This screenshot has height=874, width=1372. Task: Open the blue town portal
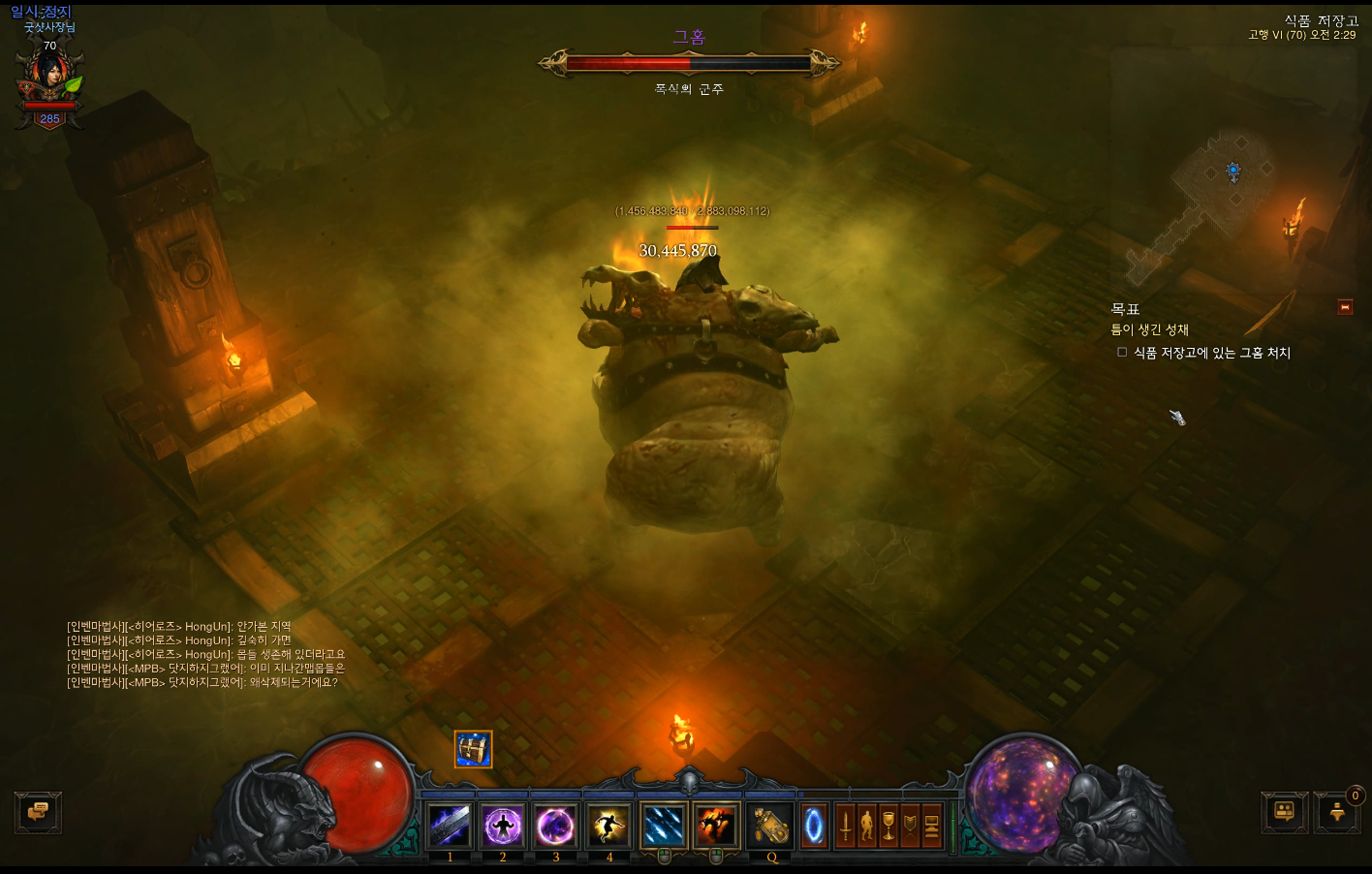coord(814,827)
